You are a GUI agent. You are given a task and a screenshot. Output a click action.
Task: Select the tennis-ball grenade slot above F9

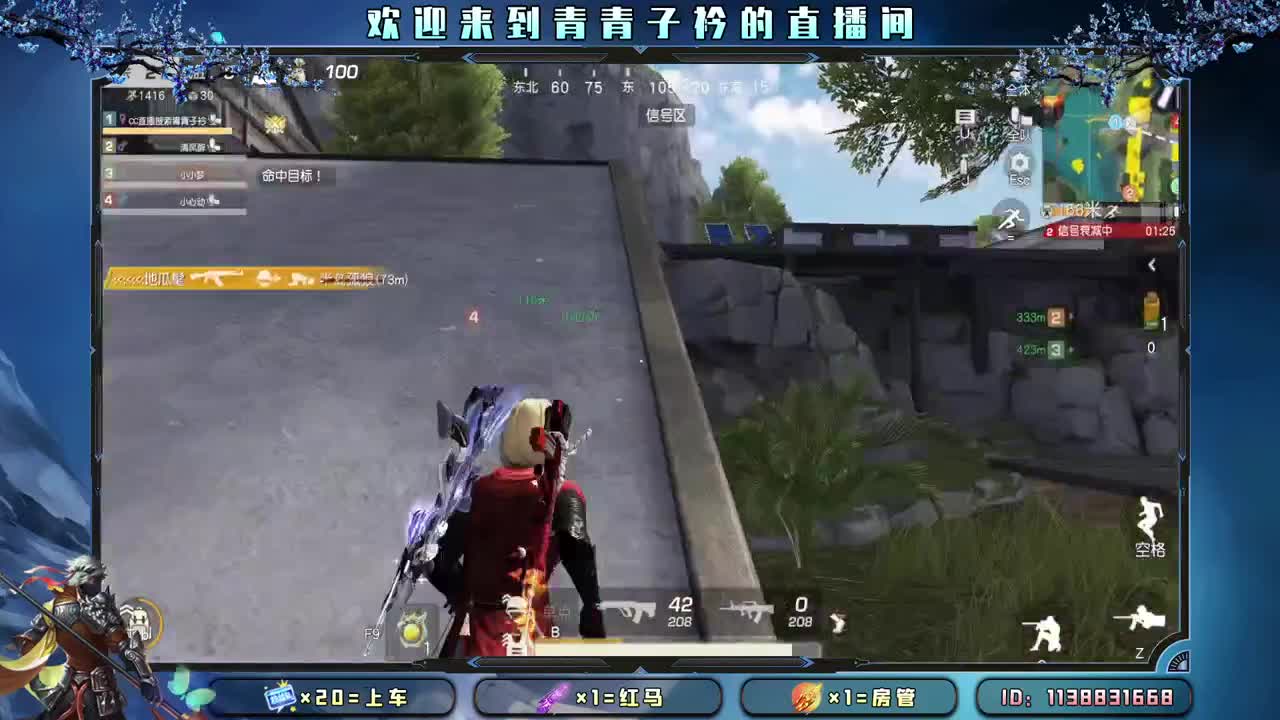tap(413, 633)
